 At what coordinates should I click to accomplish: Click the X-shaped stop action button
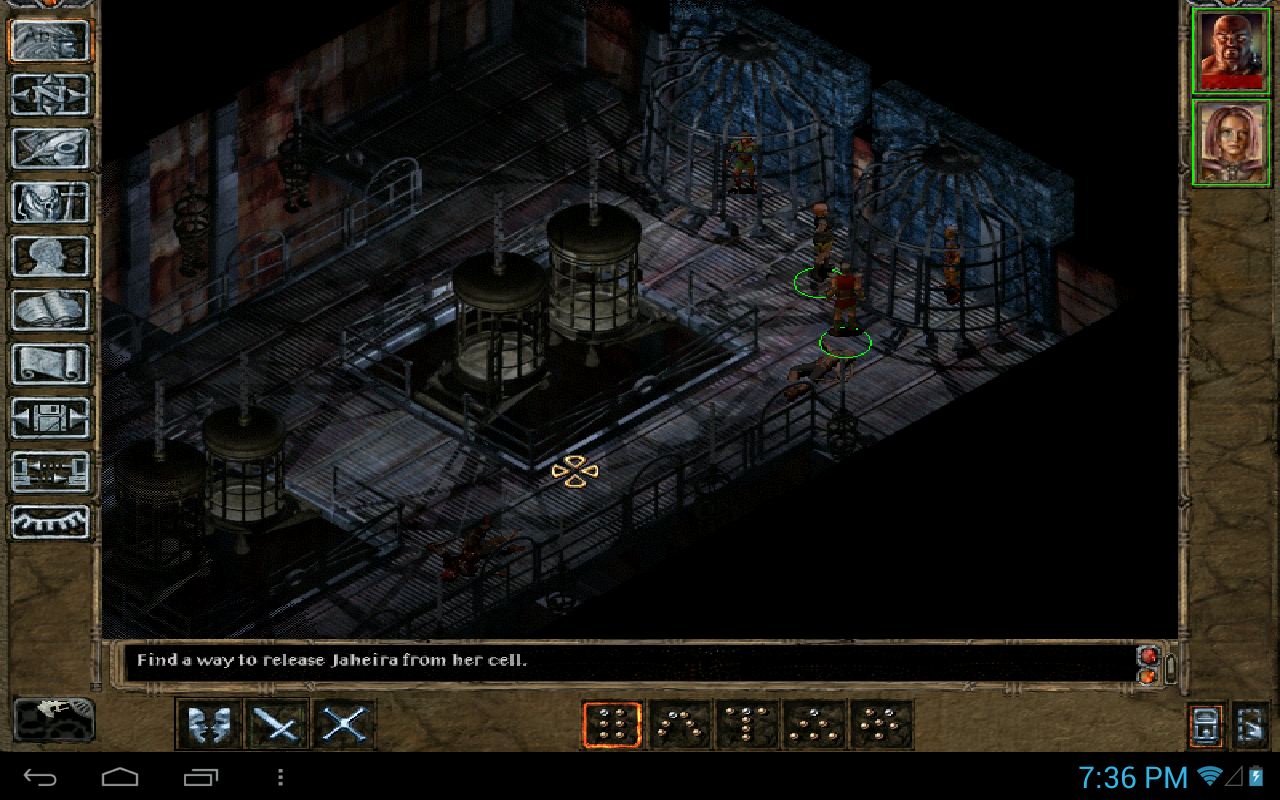pyautogui.click(x=345, y=724)
